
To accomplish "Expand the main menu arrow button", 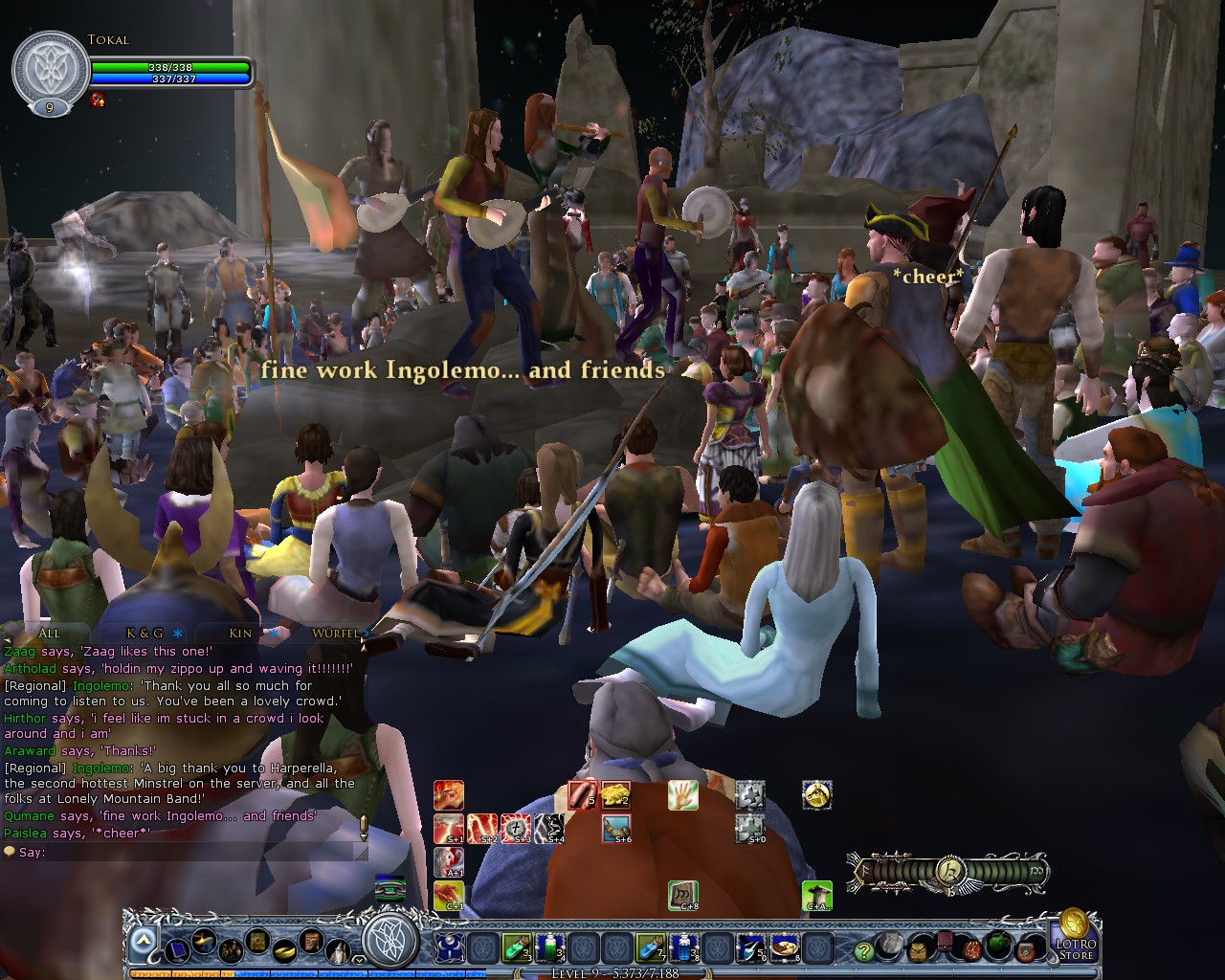I will pos(143,943).
